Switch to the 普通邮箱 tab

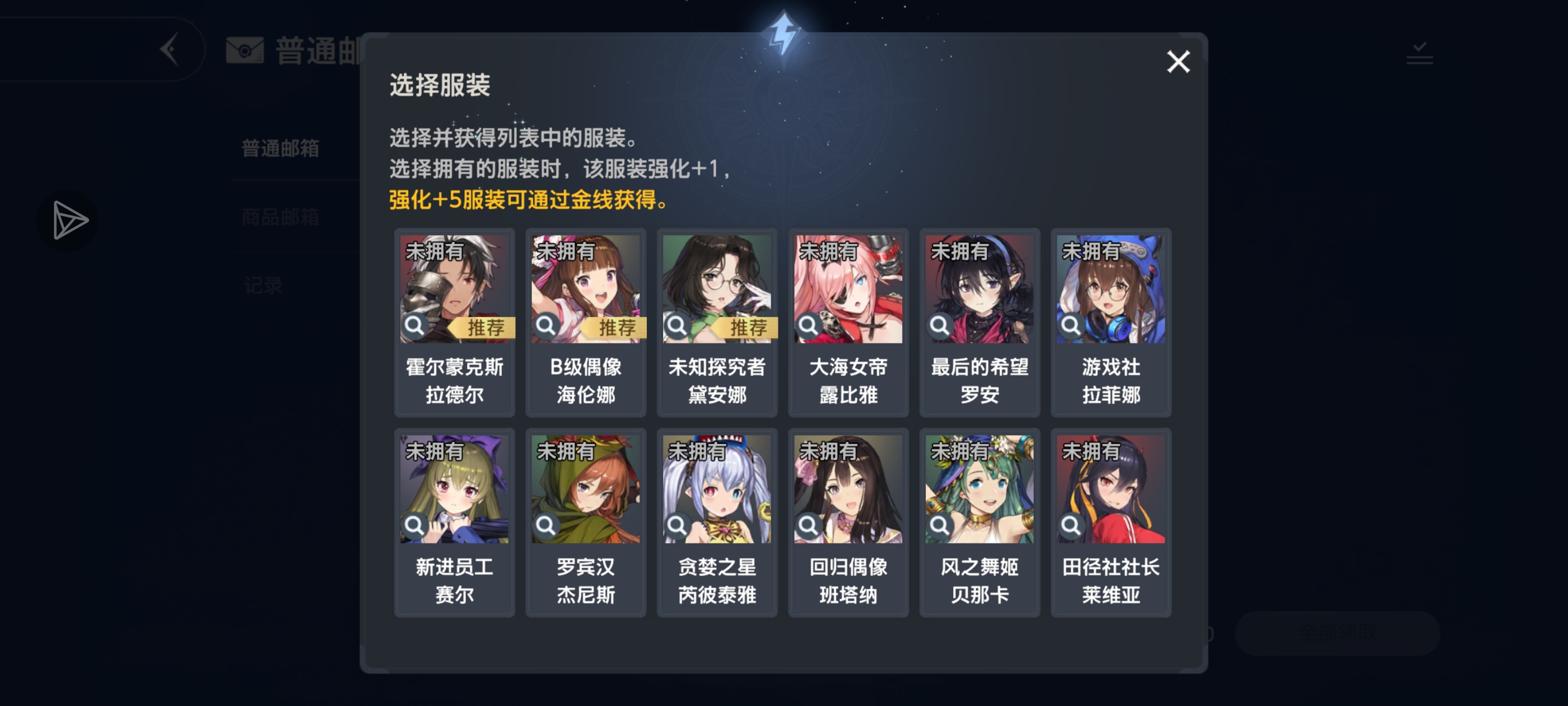[279, 148]
